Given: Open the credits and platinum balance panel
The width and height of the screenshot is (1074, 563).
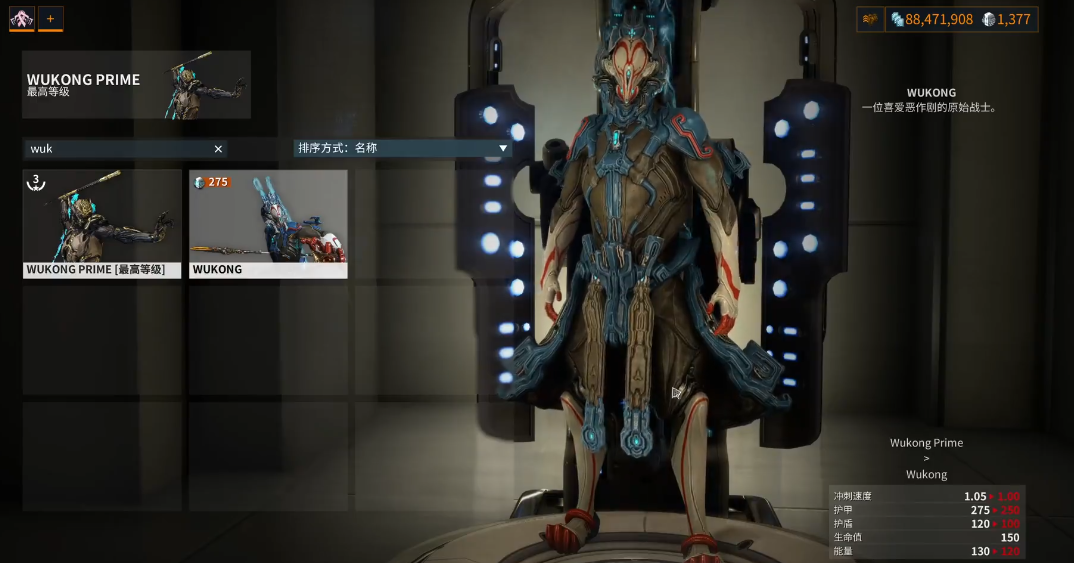Looking at the screenshot, I should [x=961, y=19].
